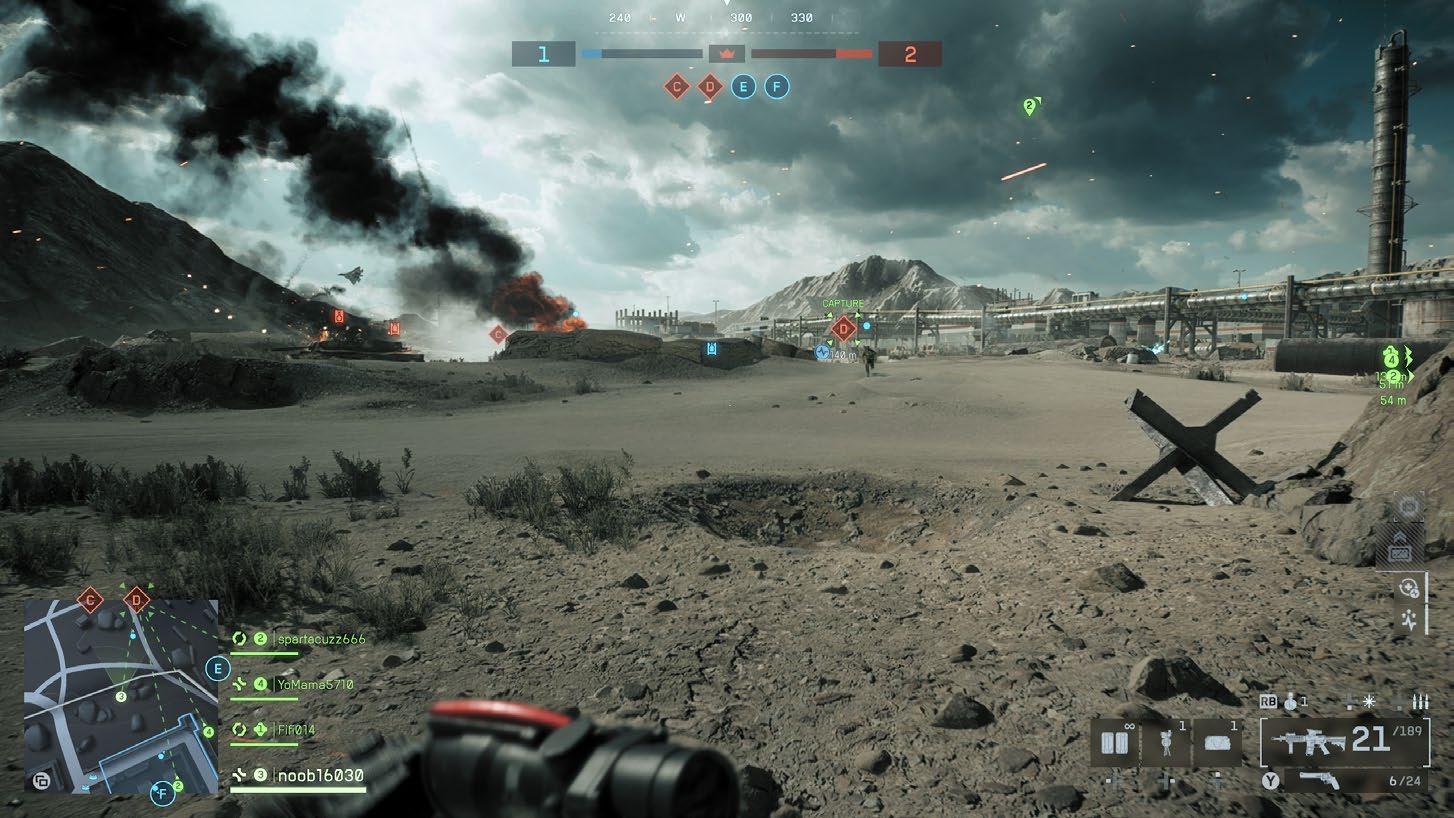Toggle the minimap size icon
Viewport: 1454px width, 818px height.
coord(40,781)
